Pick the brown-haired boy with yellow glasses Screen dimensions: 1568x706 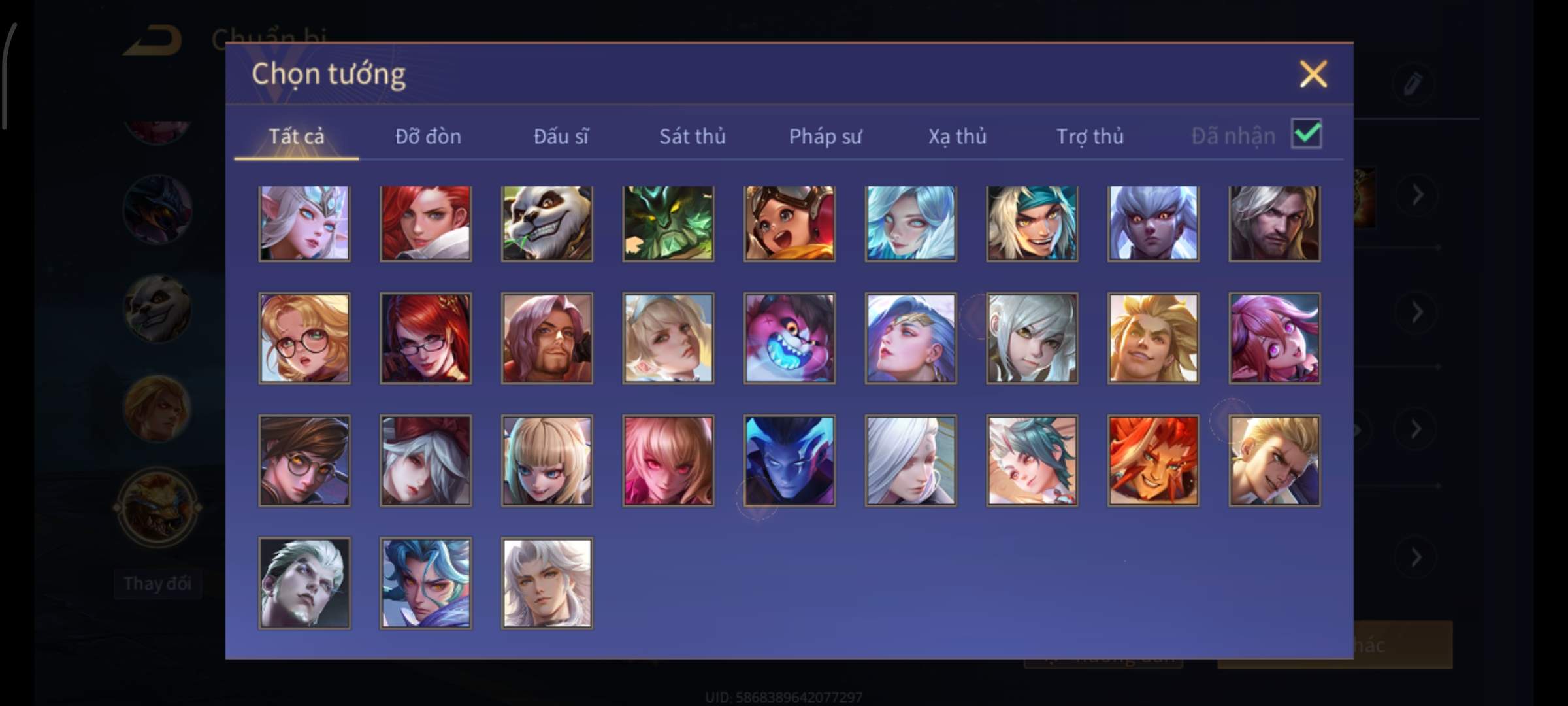click(304, 461)
